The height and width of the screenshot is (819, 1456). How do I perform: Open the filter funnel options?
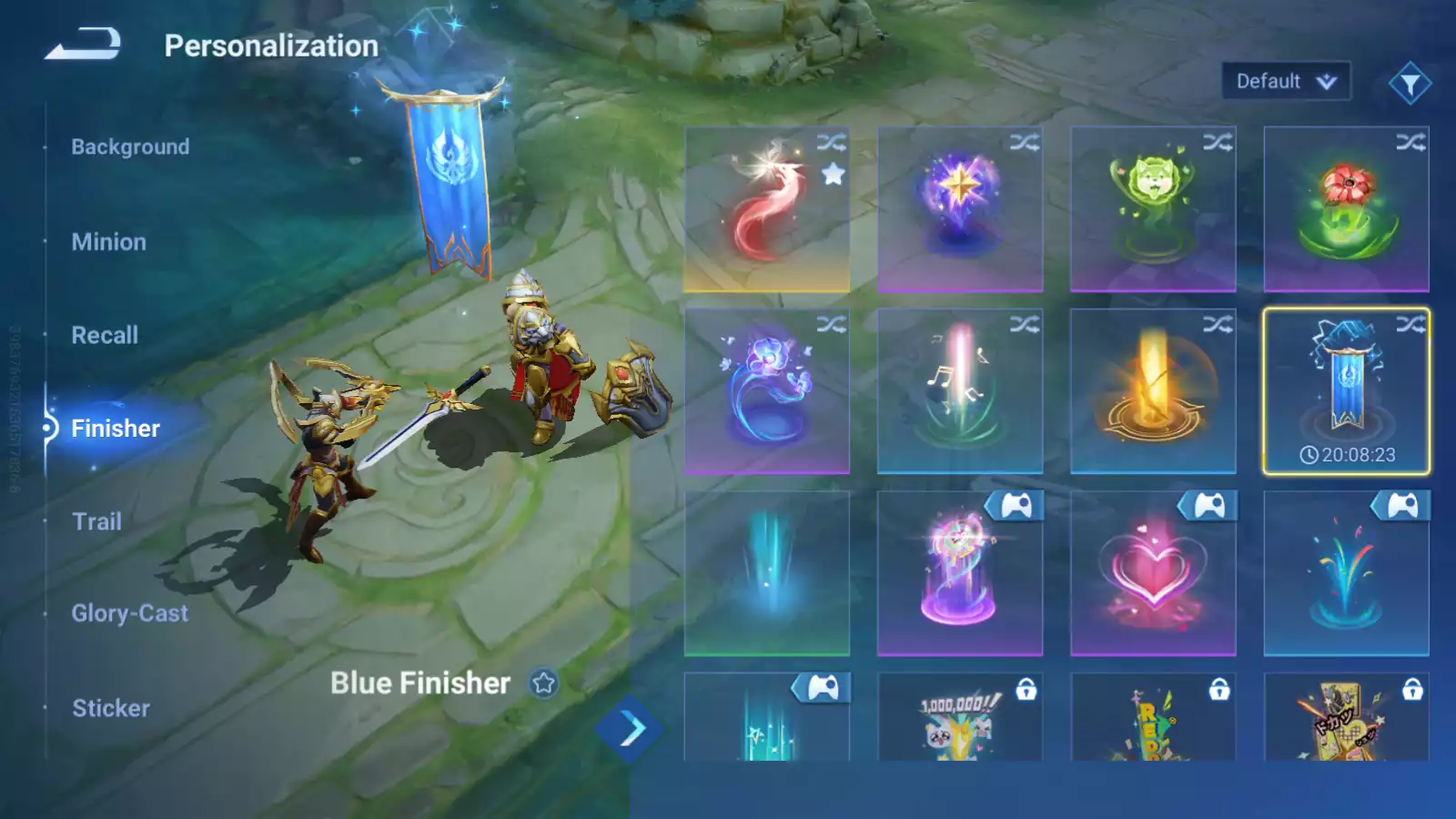point(1410,84)
